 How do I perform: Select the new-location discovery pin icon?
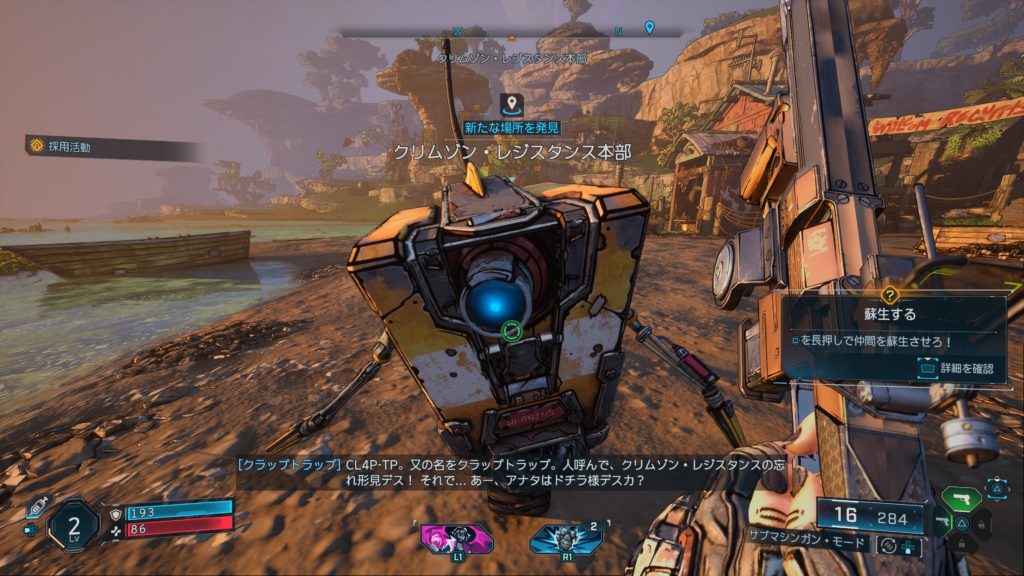pyautogui.click(x=511, y=103)
